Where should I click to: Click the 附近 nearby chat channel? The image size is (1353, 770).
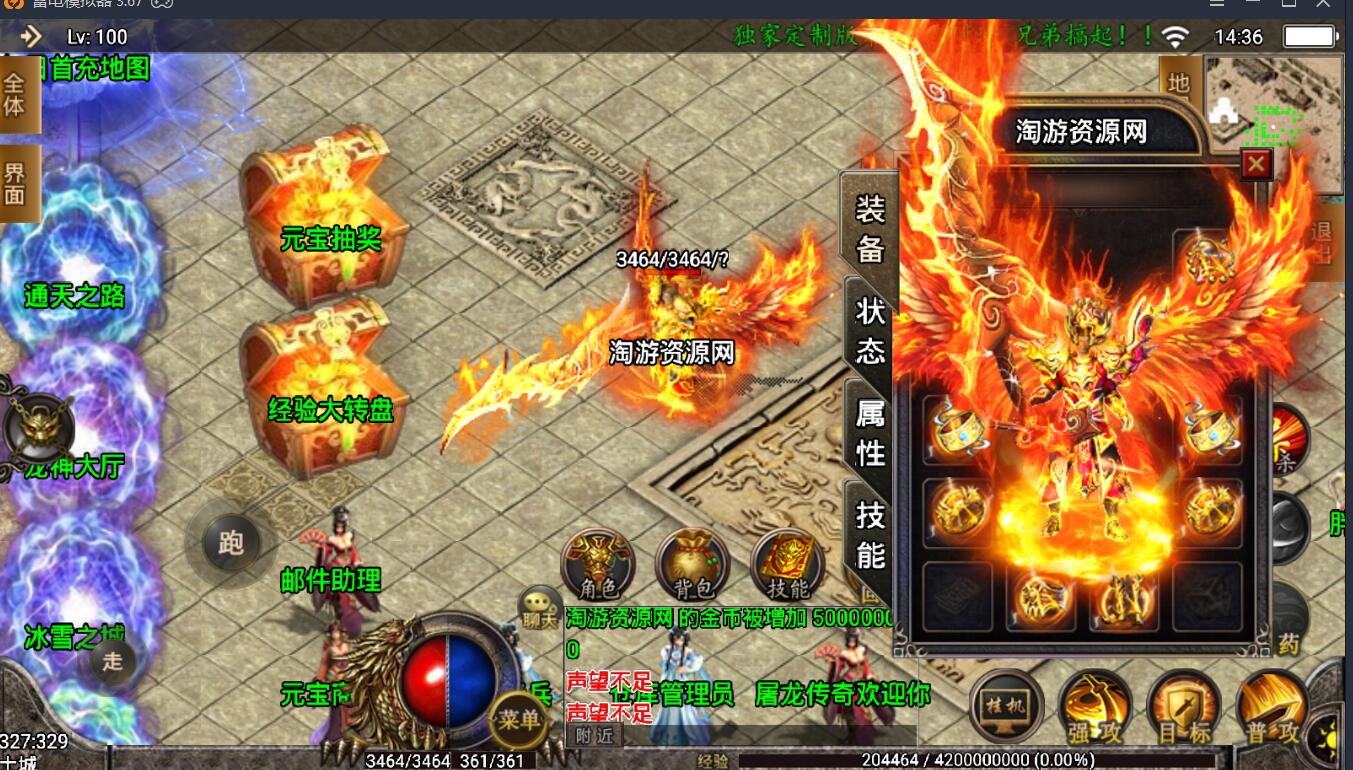tap(593, 736)
